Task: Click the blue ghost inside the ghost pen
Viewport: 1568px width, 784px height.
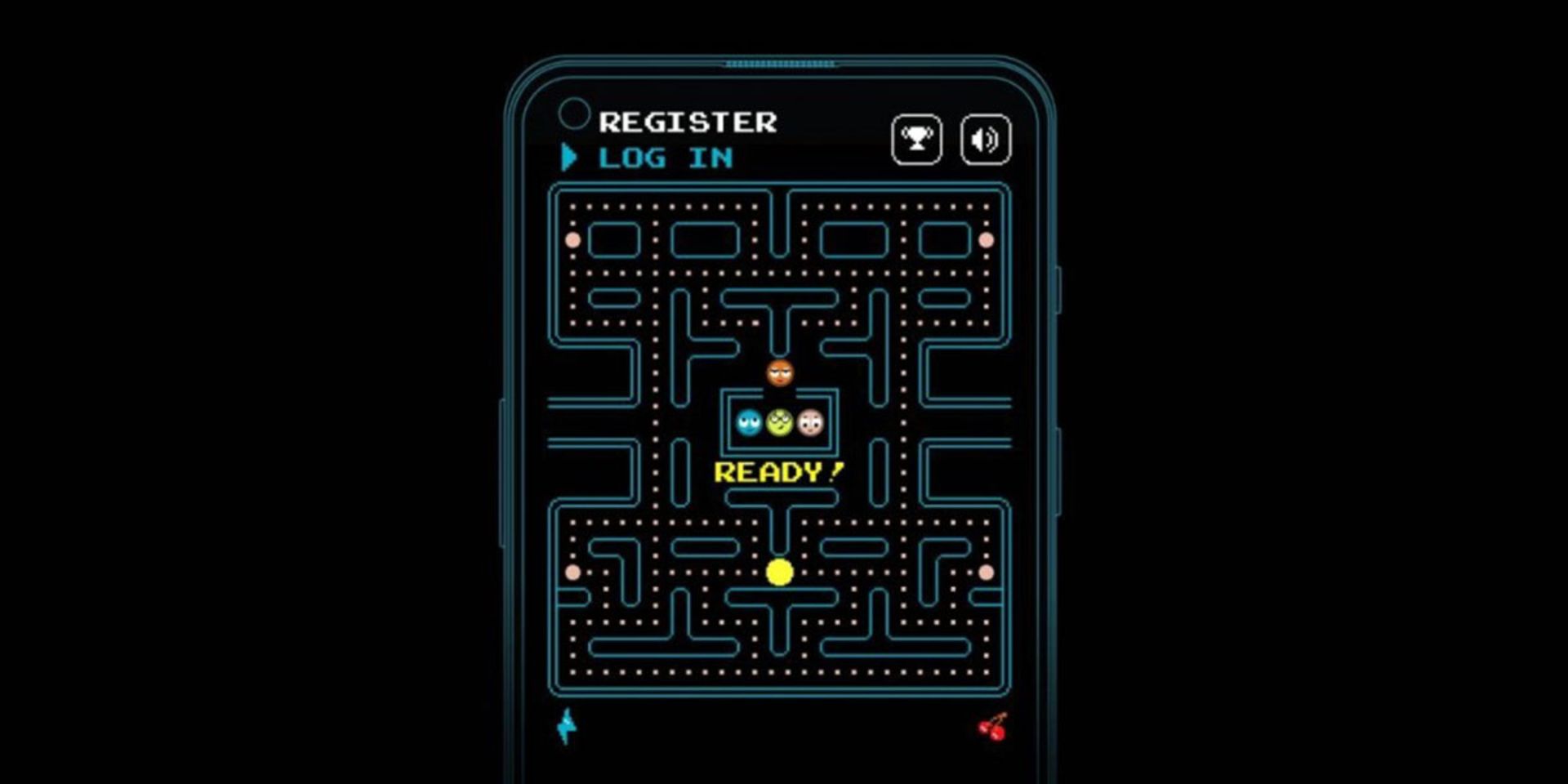Action: click(748, 425)
